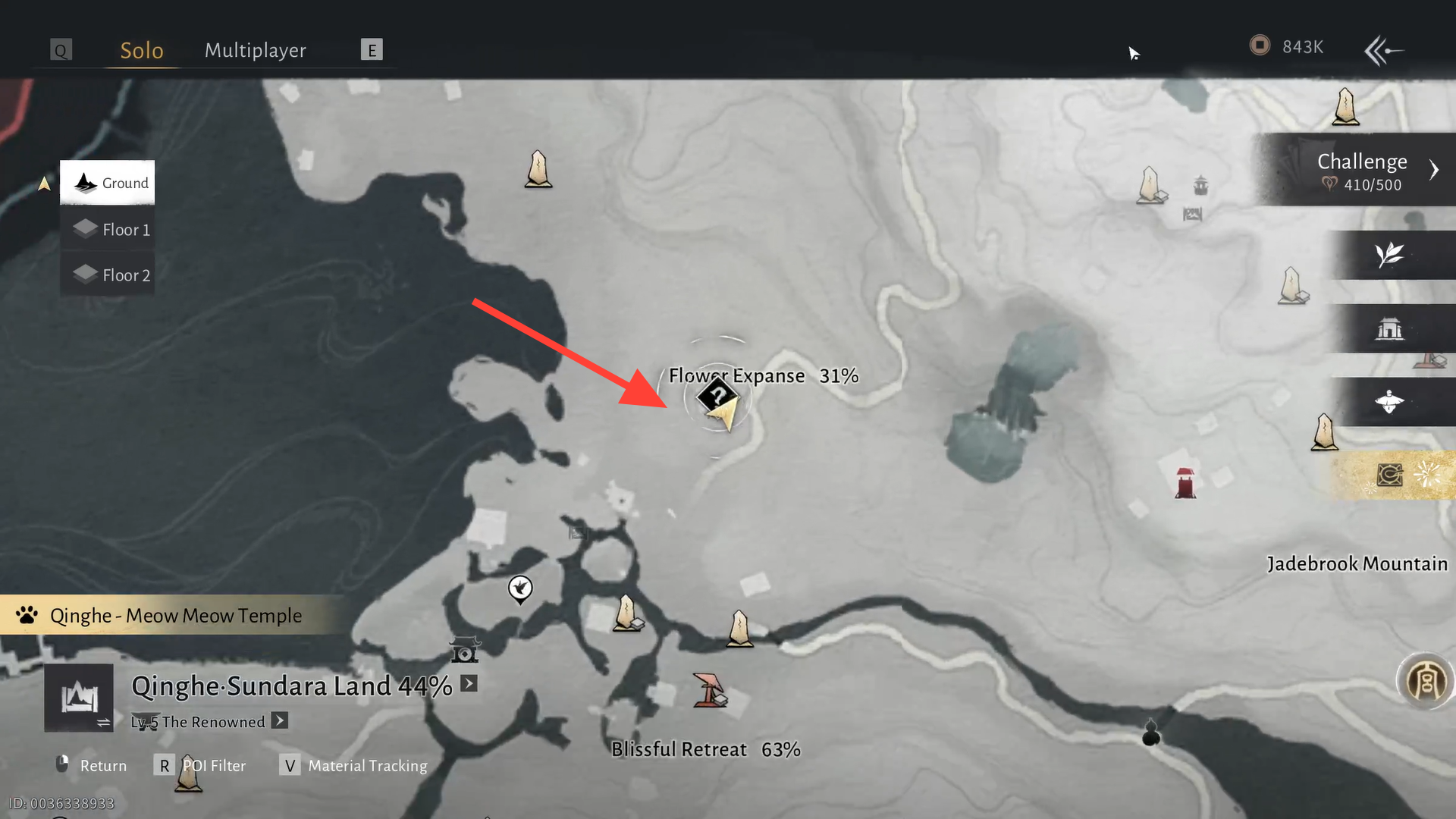Choose the Floor 2 map layer
The width and height of the screenshot is (1456, 819).
click(108, 275)
